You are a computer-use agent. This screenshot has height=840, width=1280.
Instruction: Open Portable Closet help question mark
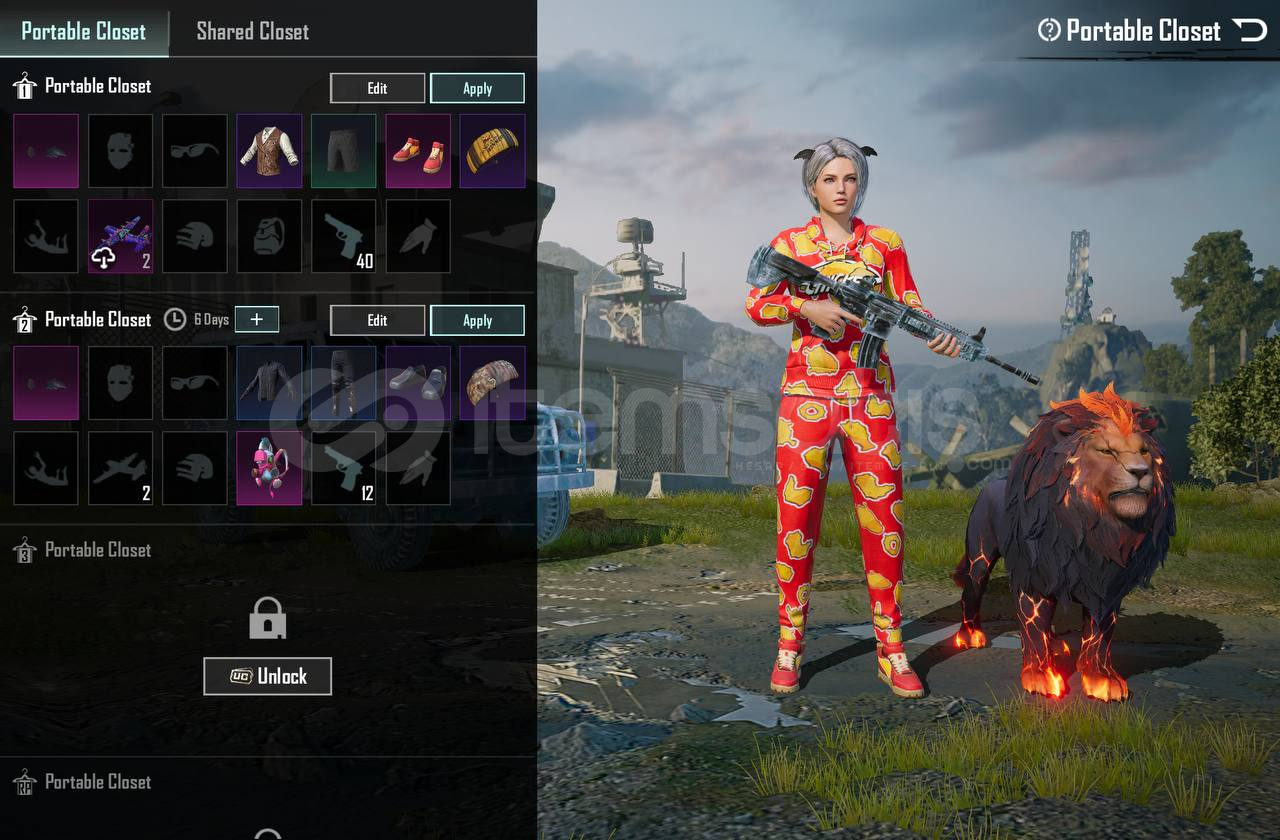pos(1049,30)
